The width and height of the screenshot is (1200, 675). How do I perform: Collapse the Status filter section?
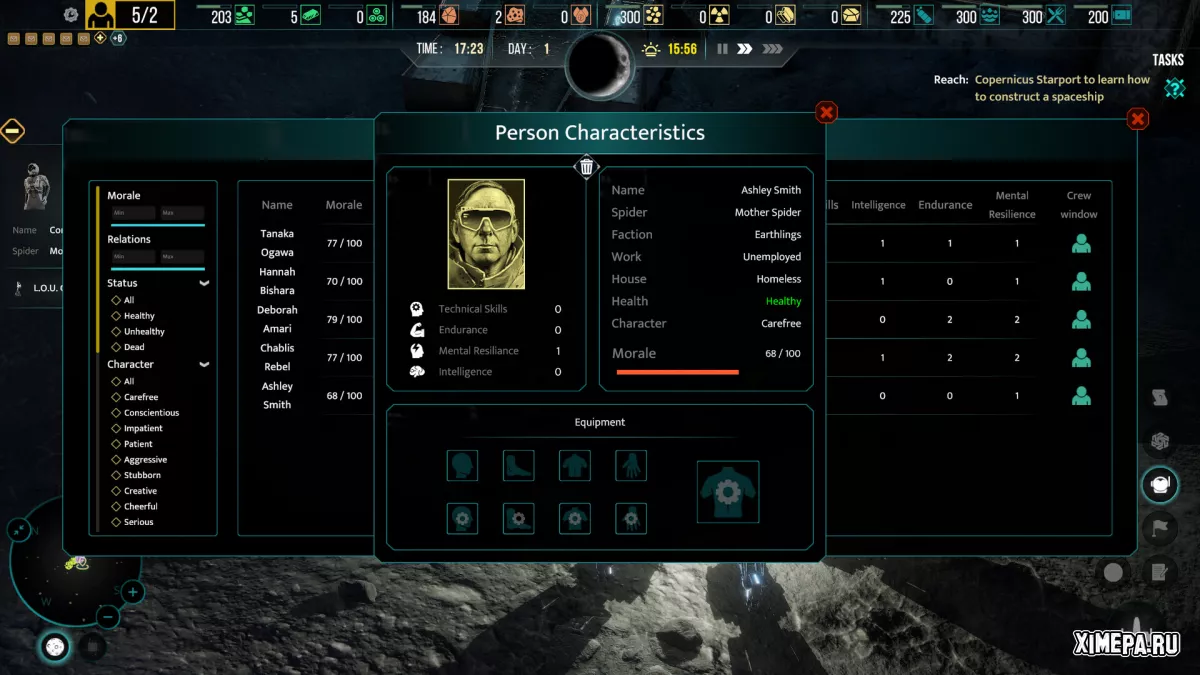click(x=204, y=283)
